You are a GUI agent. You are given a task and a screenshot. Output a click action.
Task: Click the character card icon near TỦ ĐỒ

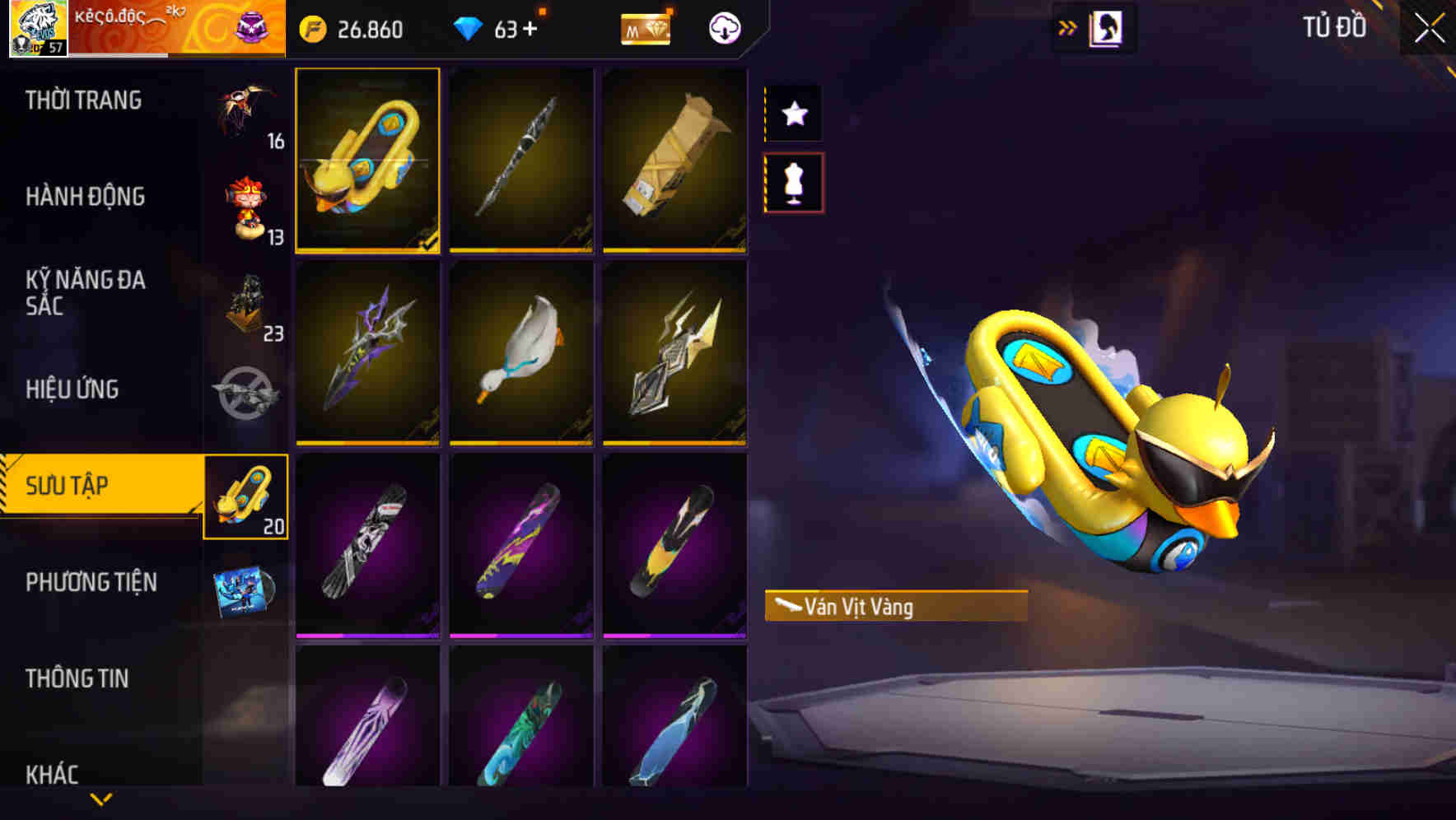[x=1107, y=27]
